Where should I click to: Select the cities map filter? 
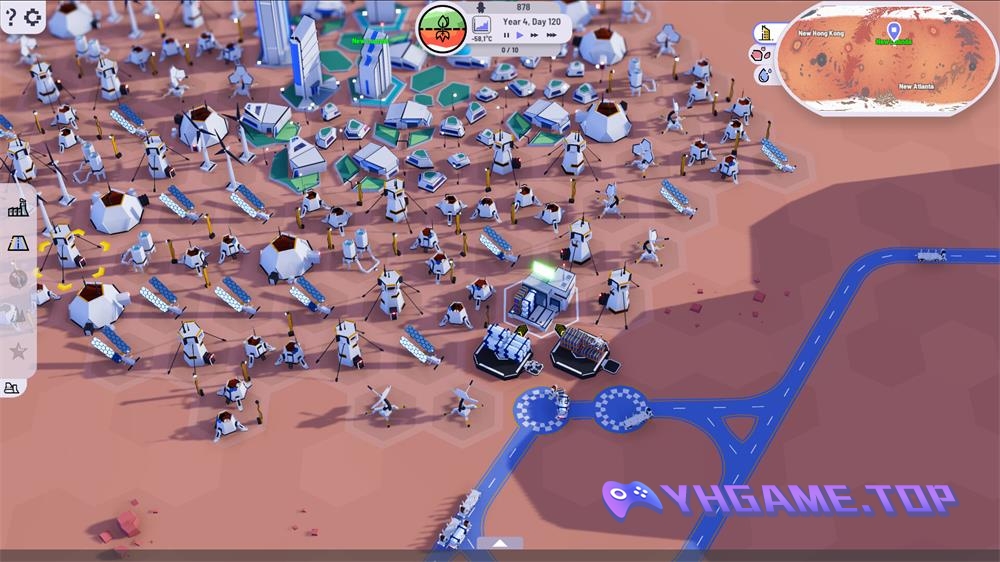click(765, 32)
